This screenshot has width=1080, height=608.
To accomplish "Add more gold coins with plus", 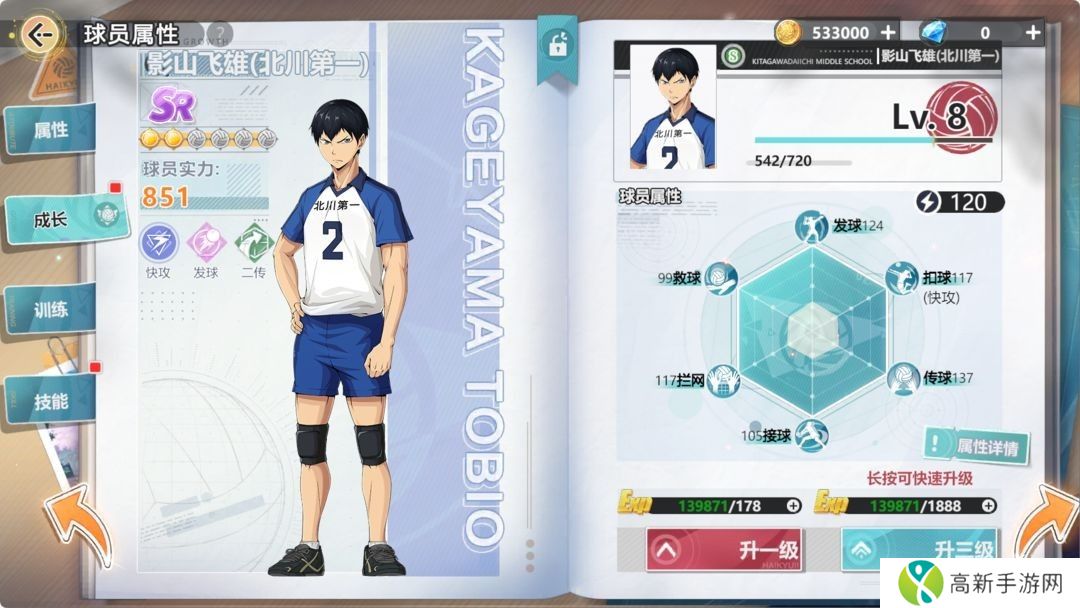I will pos(887,32).
